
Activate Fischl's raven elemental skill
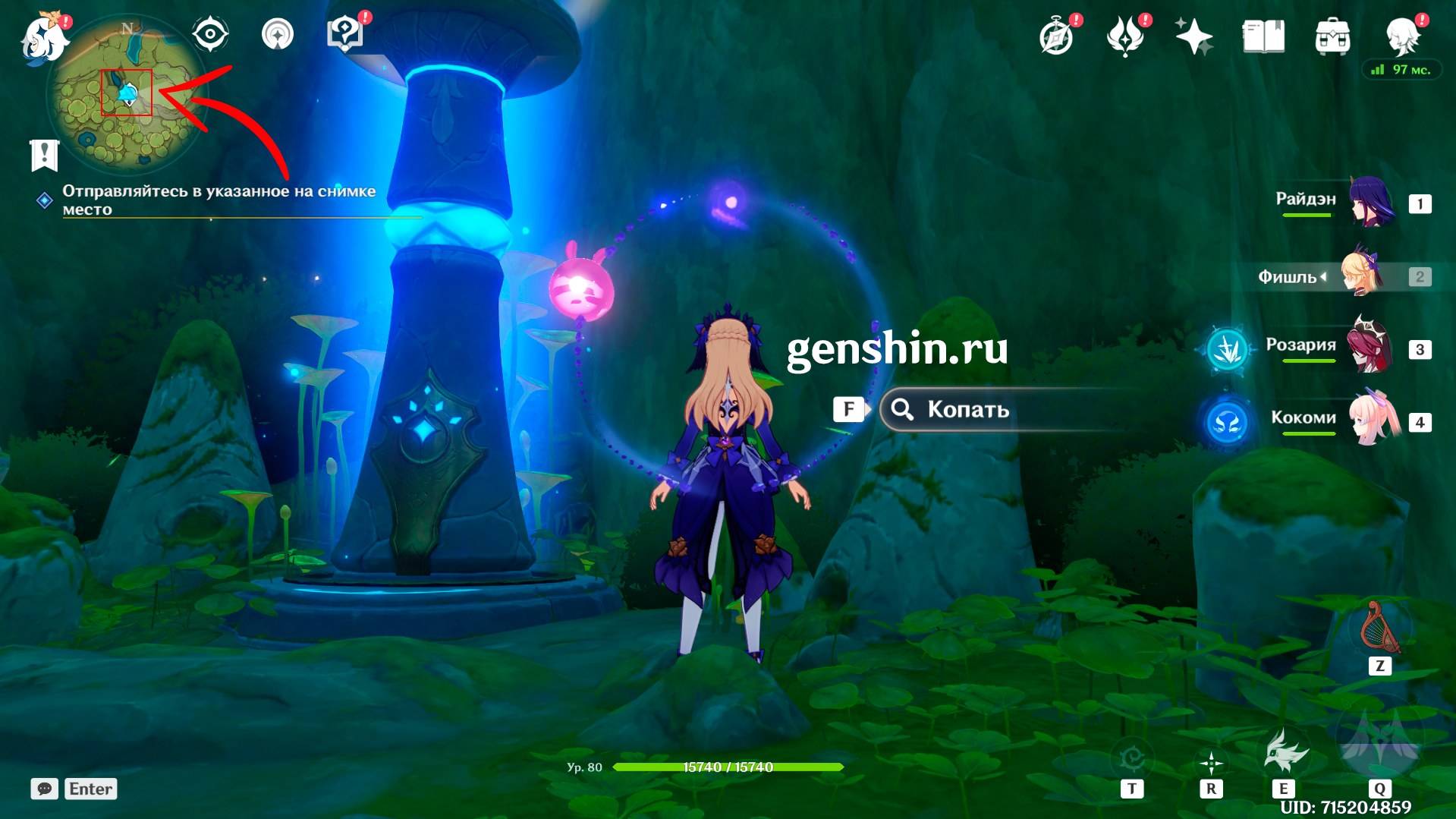click(1285, 751)
